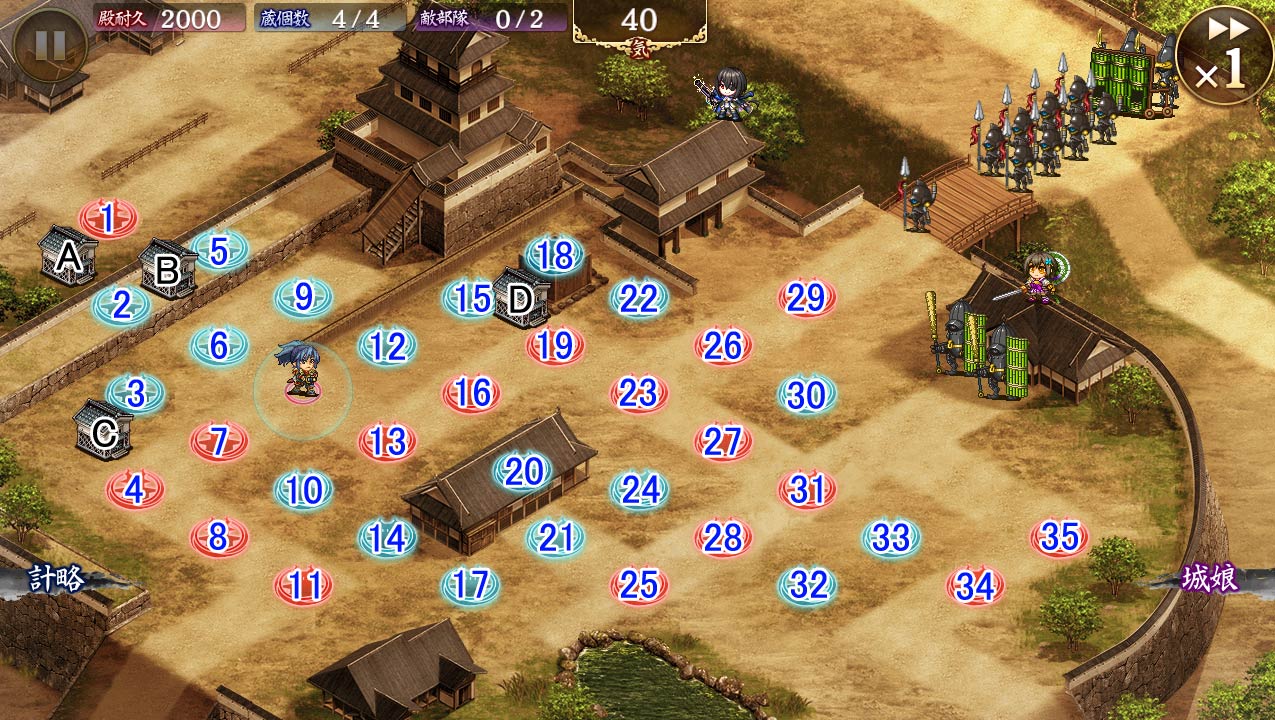The height and width of the screenshot is (720, 1275).
Task: Pick deployment tile number 22
Action: point(639,298)
